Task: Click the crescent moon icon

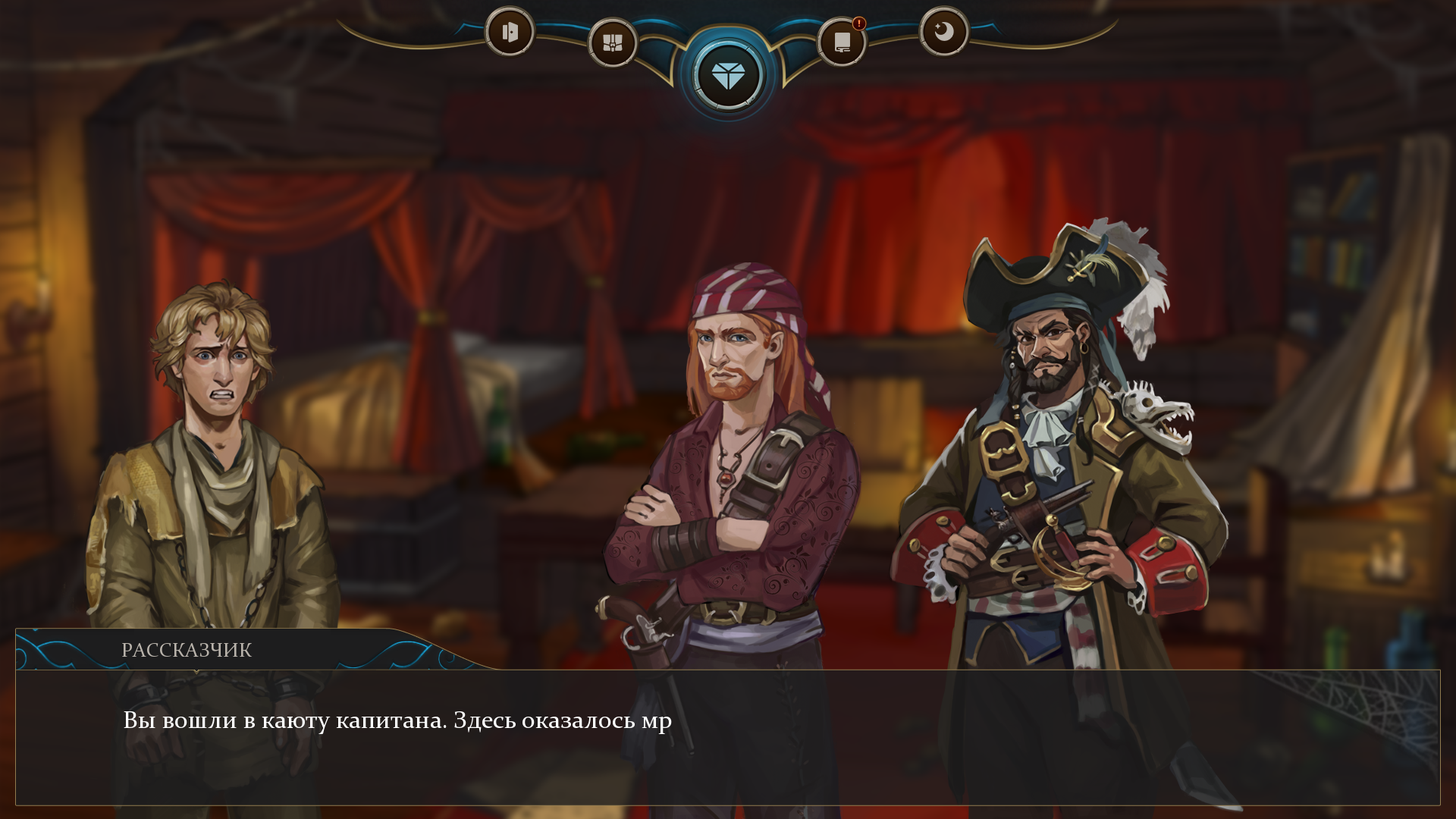Action: click(x=943, y=32)
